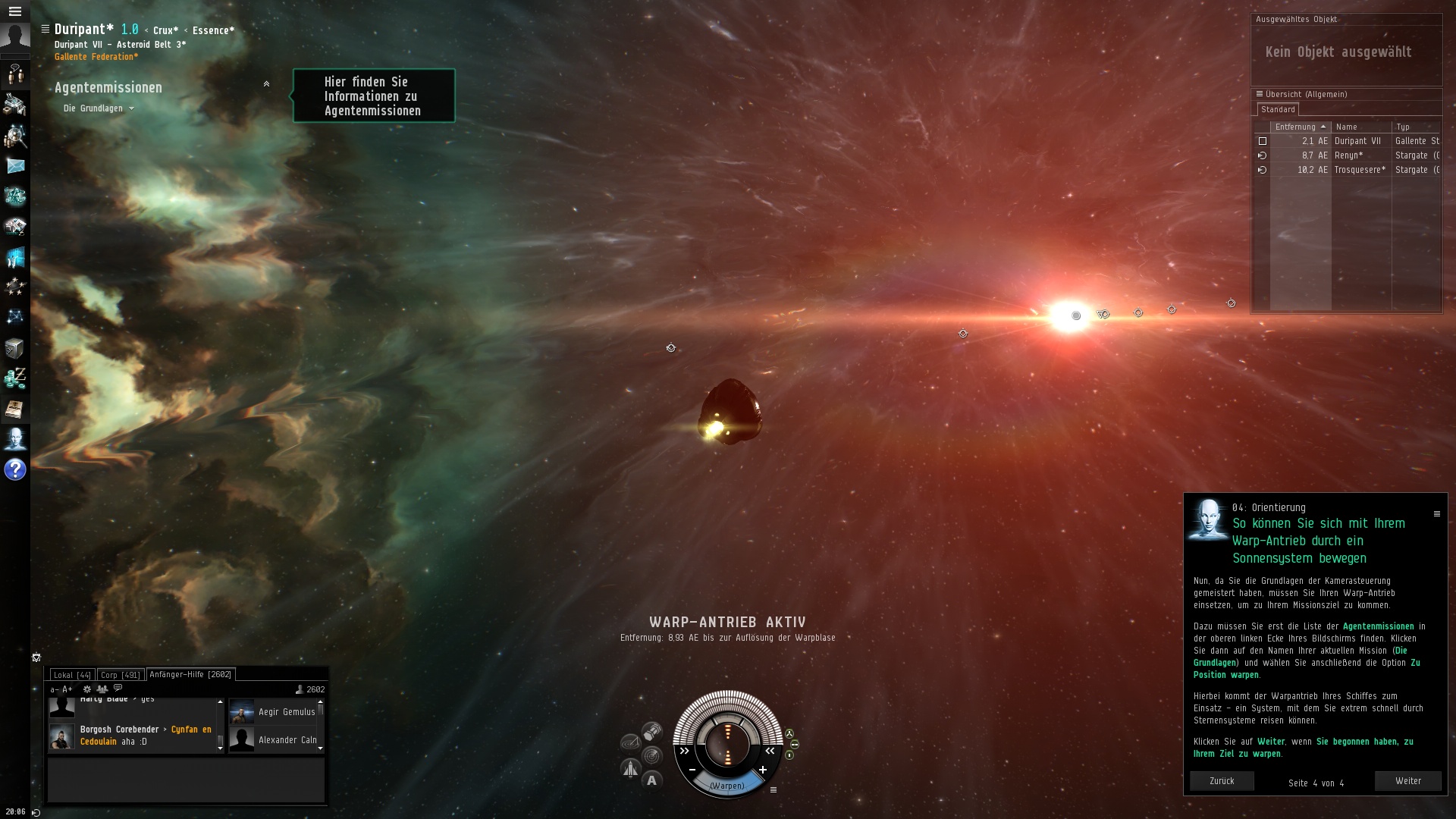This screenshot has height=819, width=1456.
Task: Open the blue help question mark
Action: 15,470
